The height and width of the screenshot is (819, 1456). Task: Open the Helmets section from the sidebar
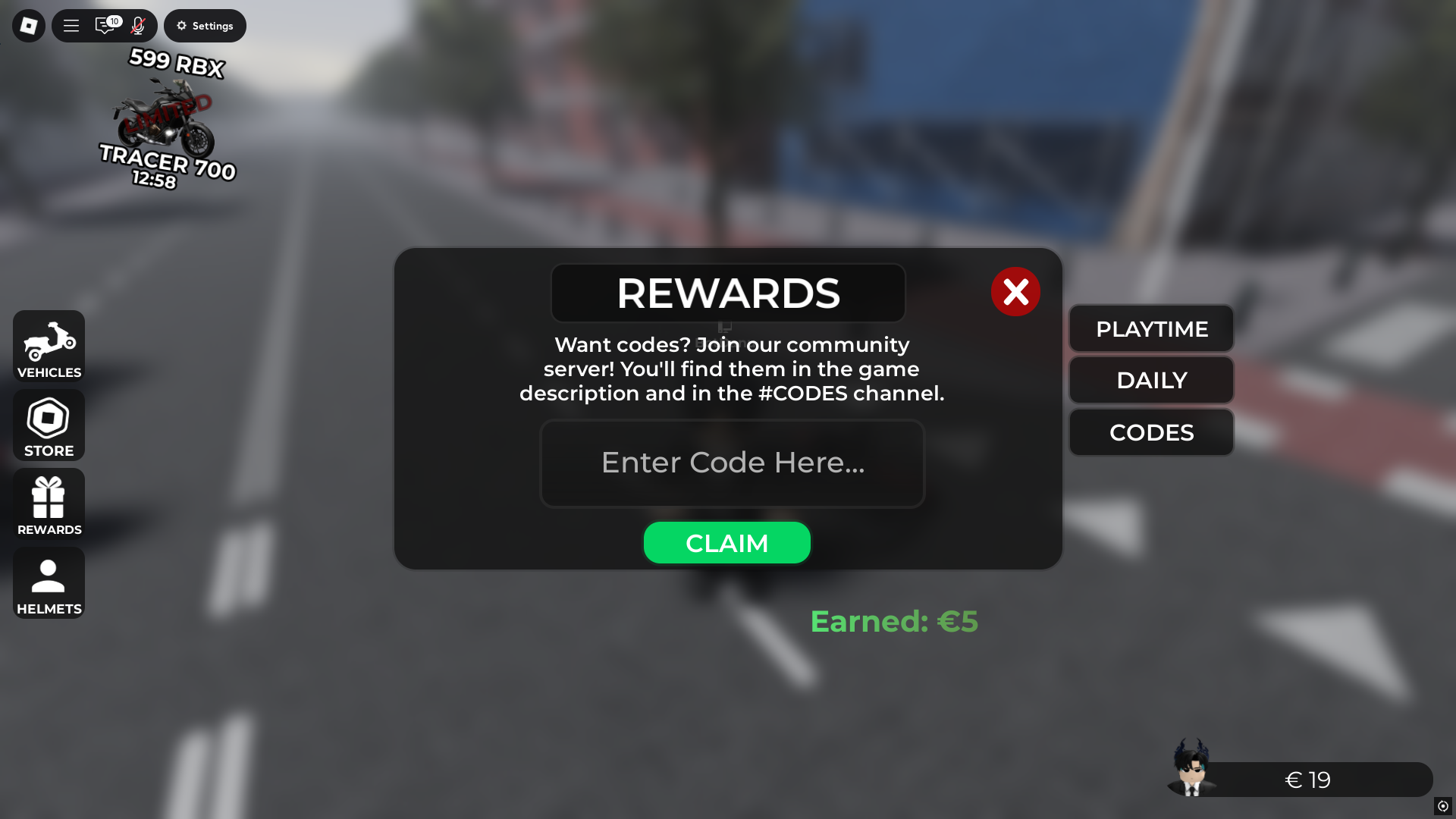pos(48,582)
